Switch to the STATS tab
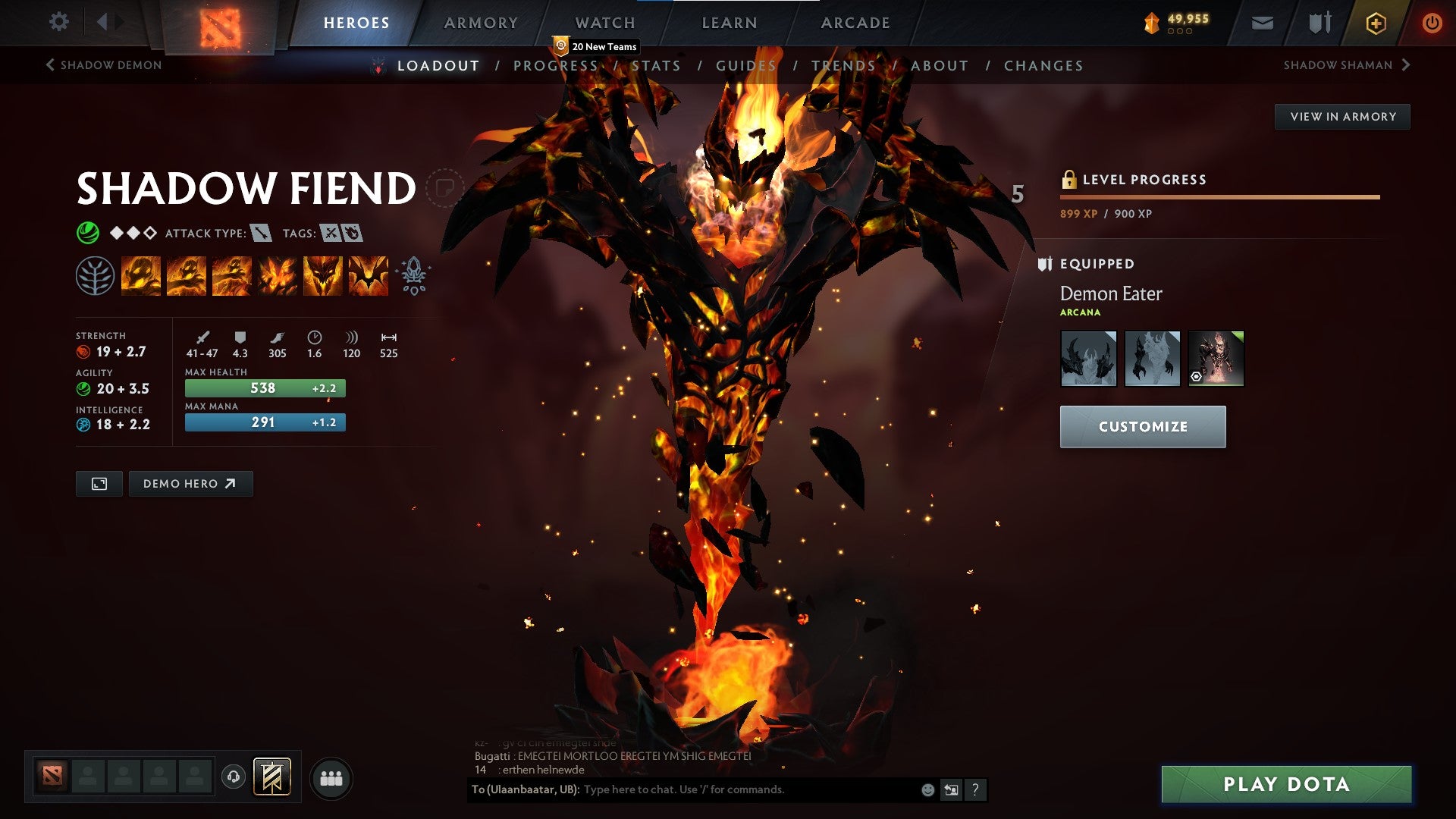 click(656, 66)
